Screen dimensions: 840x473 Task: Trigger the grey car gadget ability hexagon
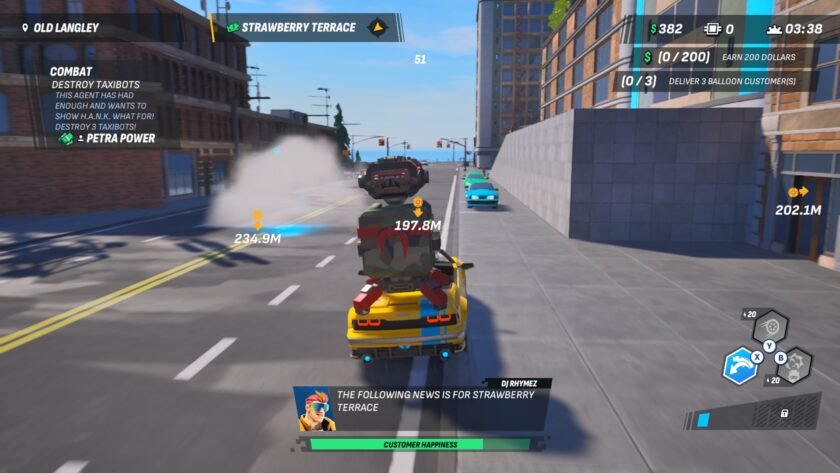(x=795, y=366)
